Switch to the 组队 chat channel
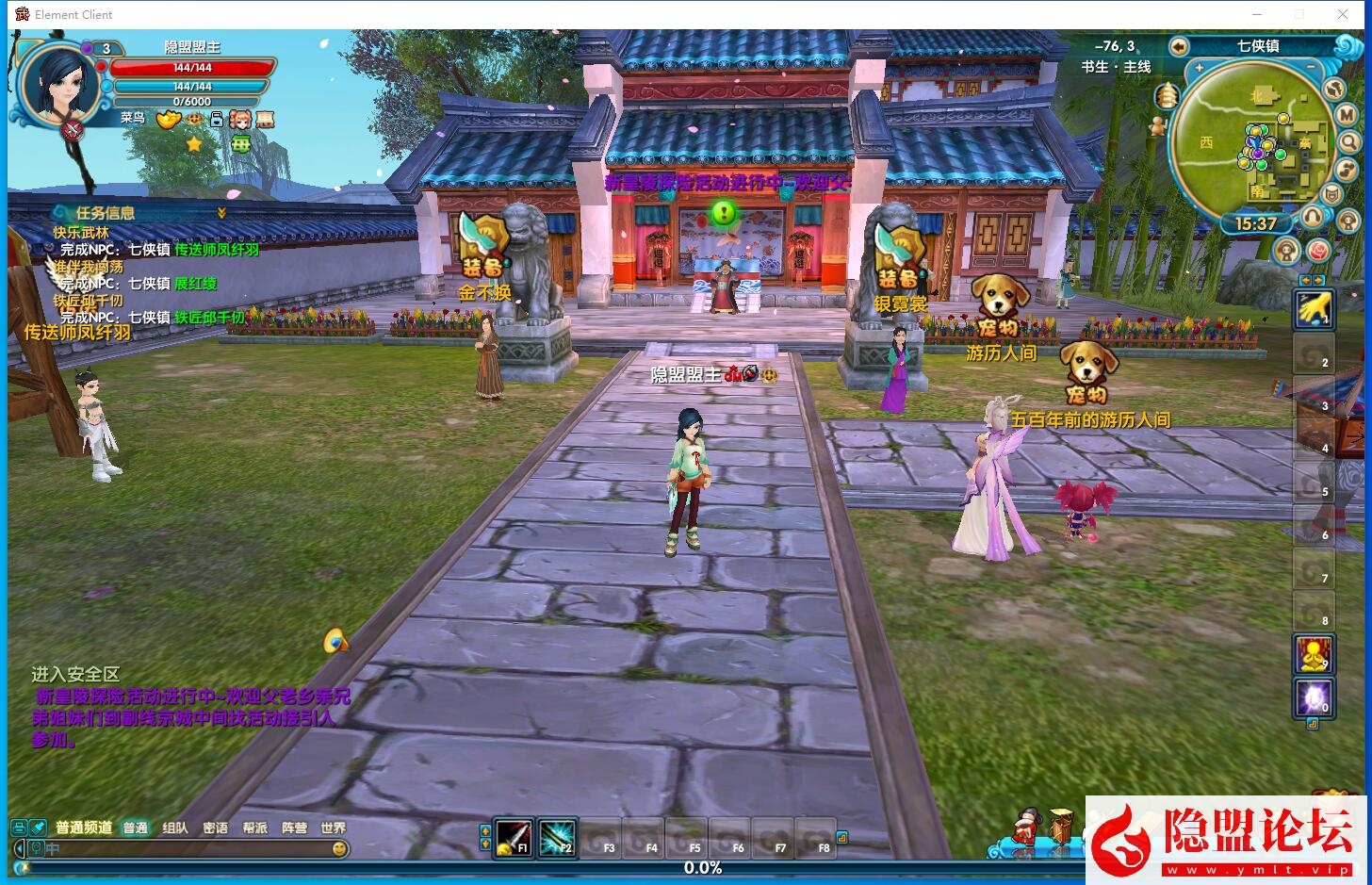The height and width of the screenshot is (885, 1372). [x=175, y=828]
